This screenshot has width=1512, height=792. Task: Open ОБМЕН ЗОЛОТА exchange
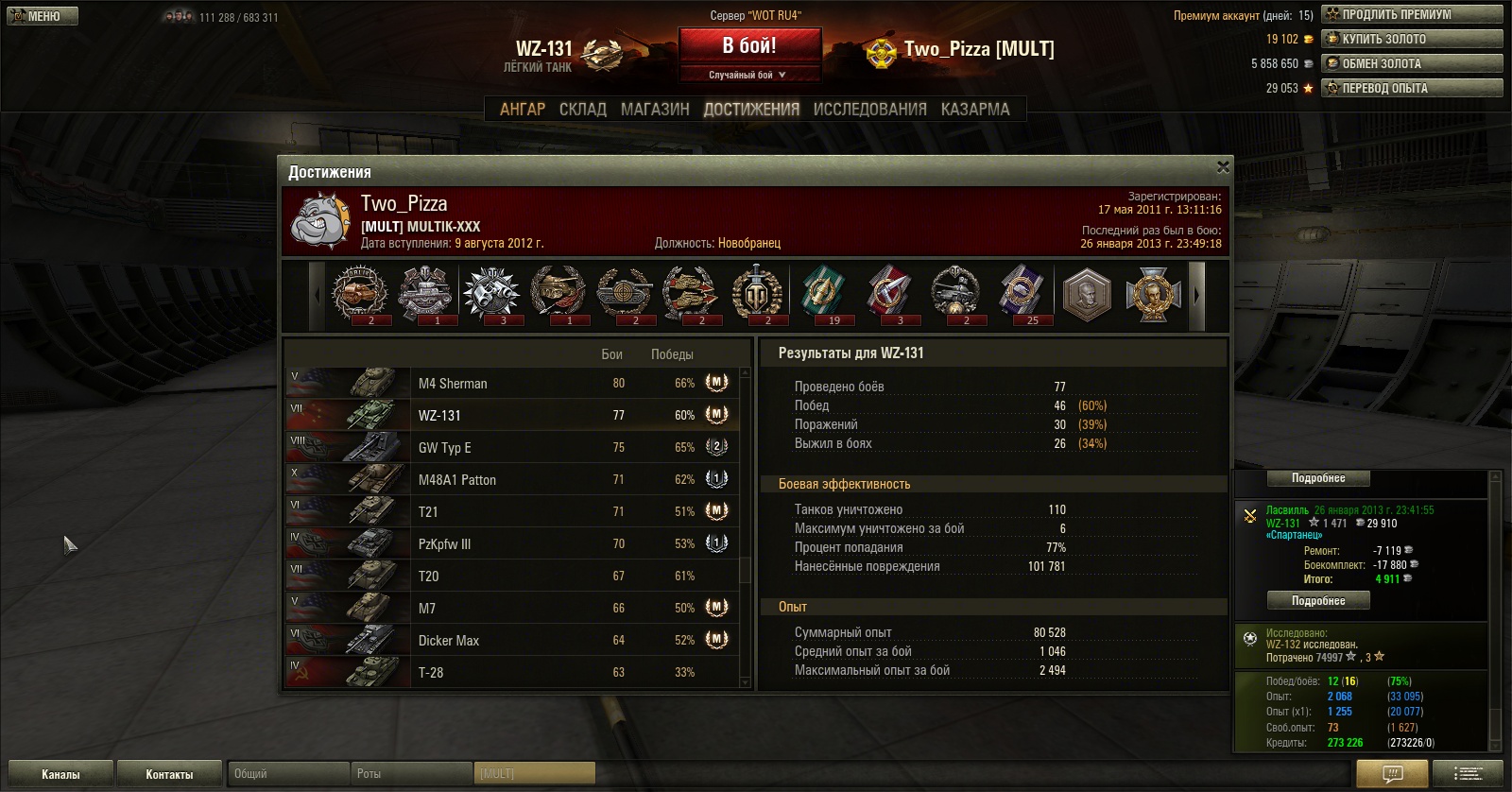tap(1411, 63)
